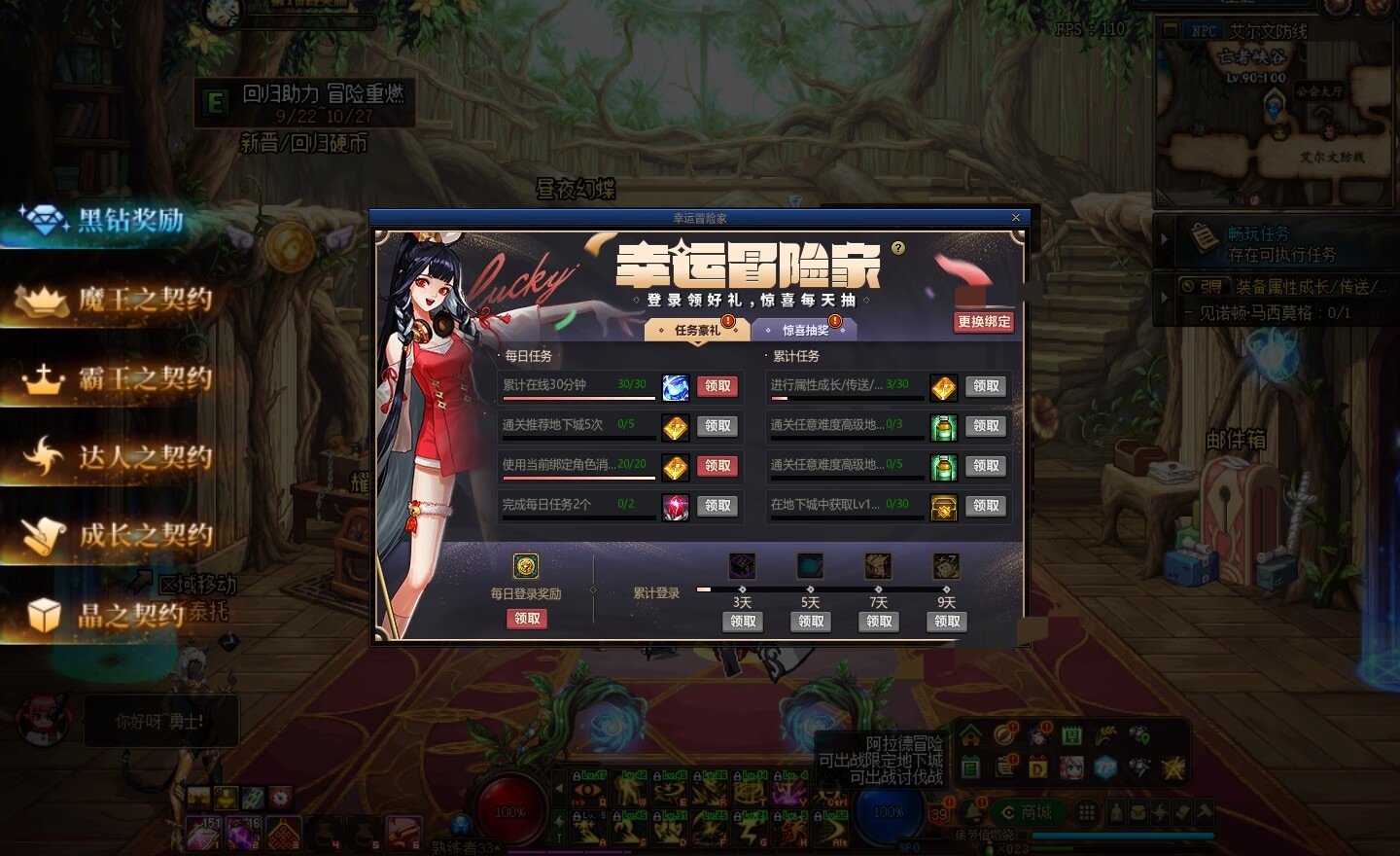The height and width of the screenshot is (856, 1400).
Task: Click the 魔王之契约 crown icon
Action: point(42,300)
